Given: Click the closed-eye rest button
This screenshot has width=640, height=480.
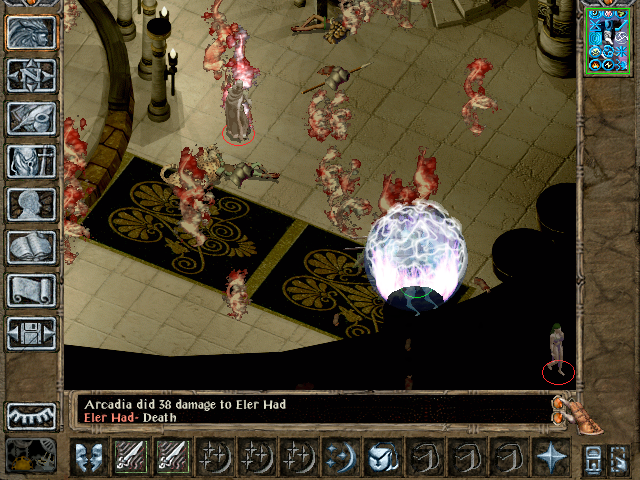Looking at the screenshot, I should coord(31,416).
